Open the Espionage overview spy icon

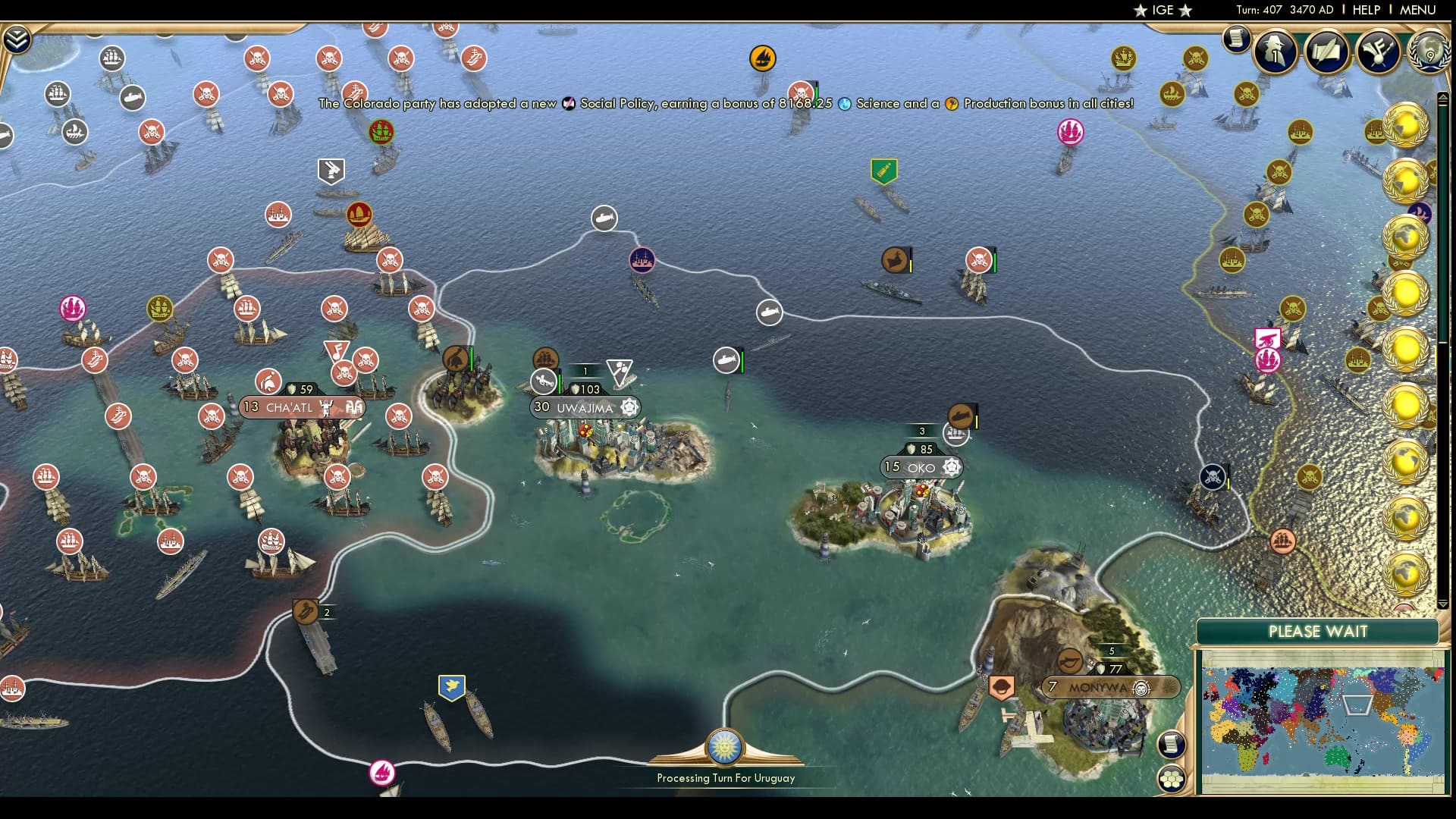(1276, 51)
